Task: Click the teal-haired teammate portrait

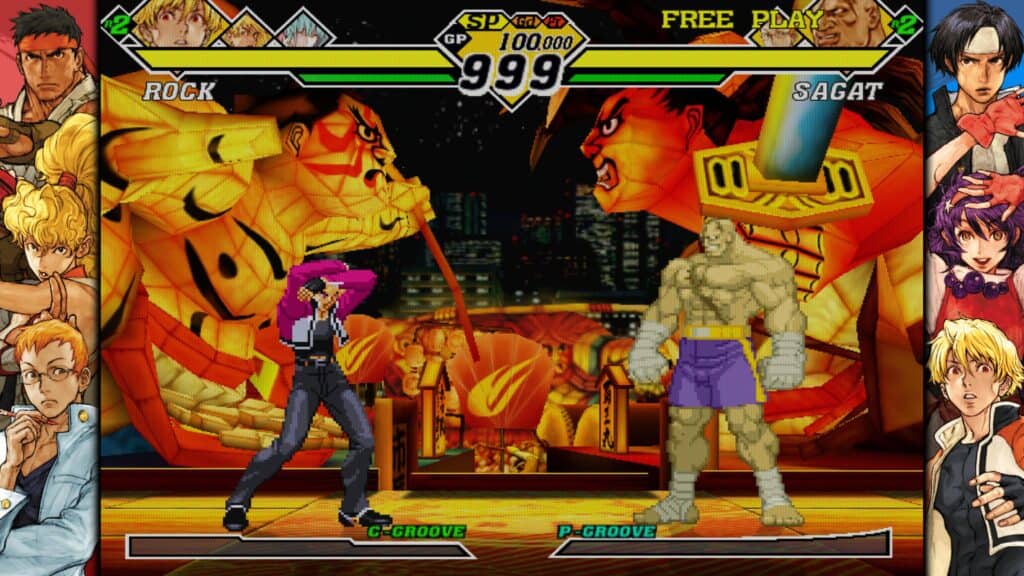Action: coord(302,30)
